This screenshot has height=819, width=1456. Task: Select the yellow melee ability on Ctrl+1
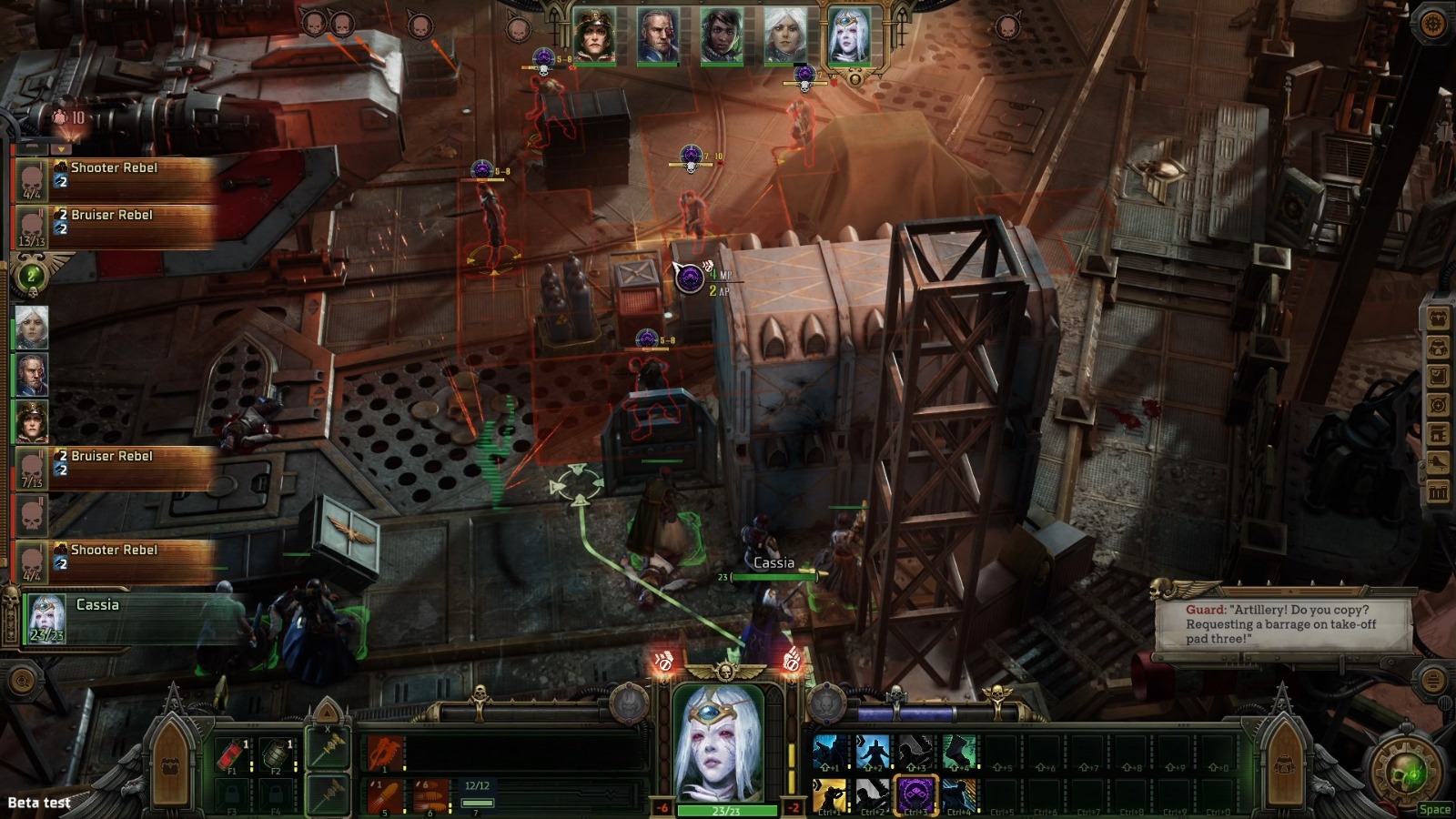(830, 794)
